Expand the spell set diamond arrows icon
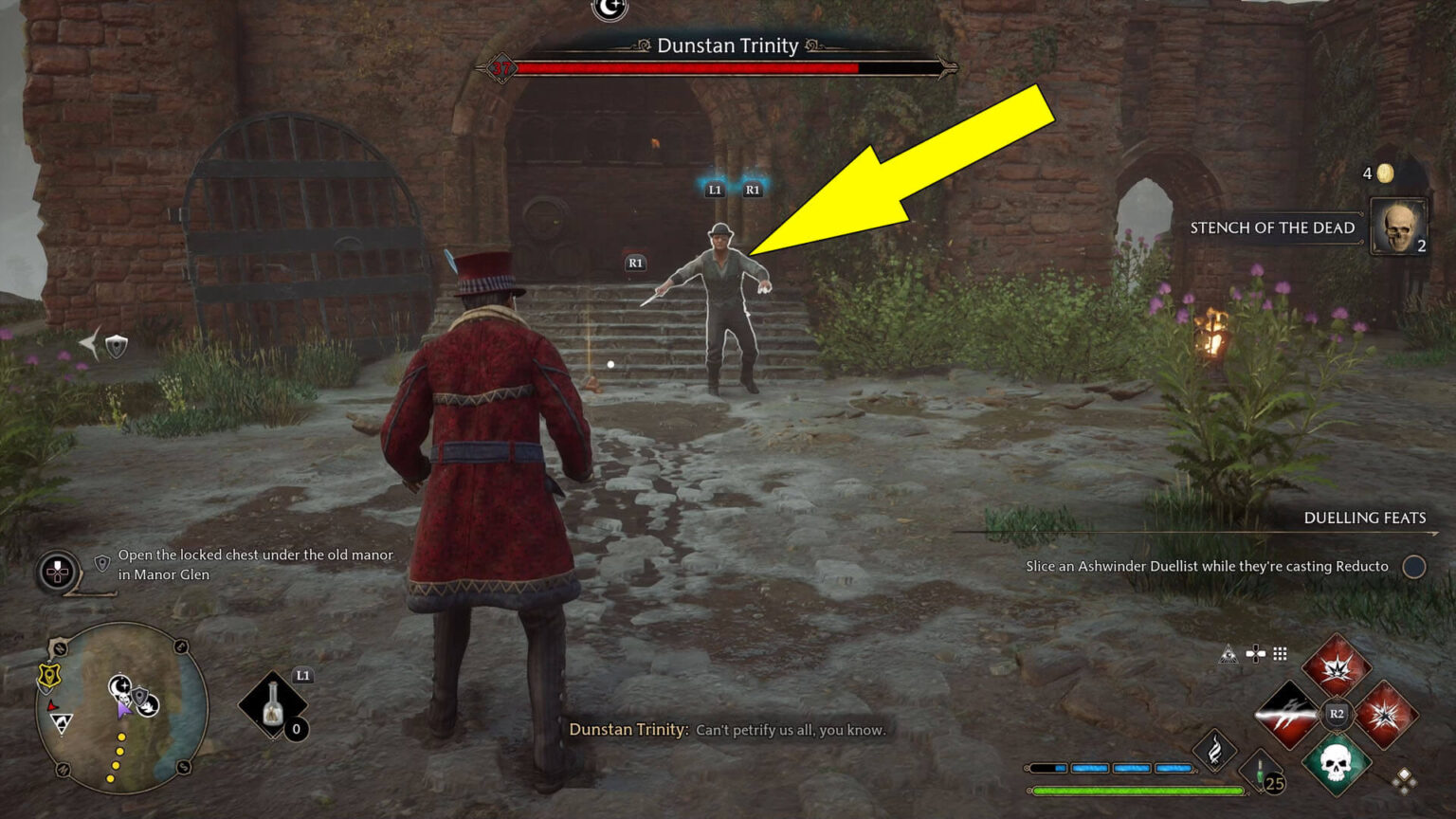 click(1405, 780)
